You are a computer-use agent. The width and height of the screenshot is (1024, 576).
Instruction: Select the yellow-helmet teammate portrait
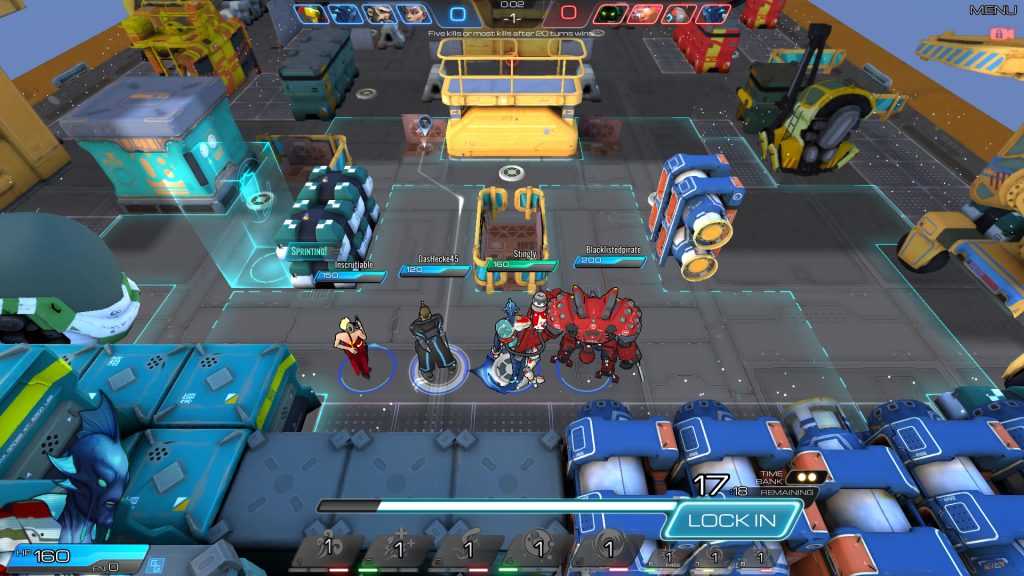[310, 14]
